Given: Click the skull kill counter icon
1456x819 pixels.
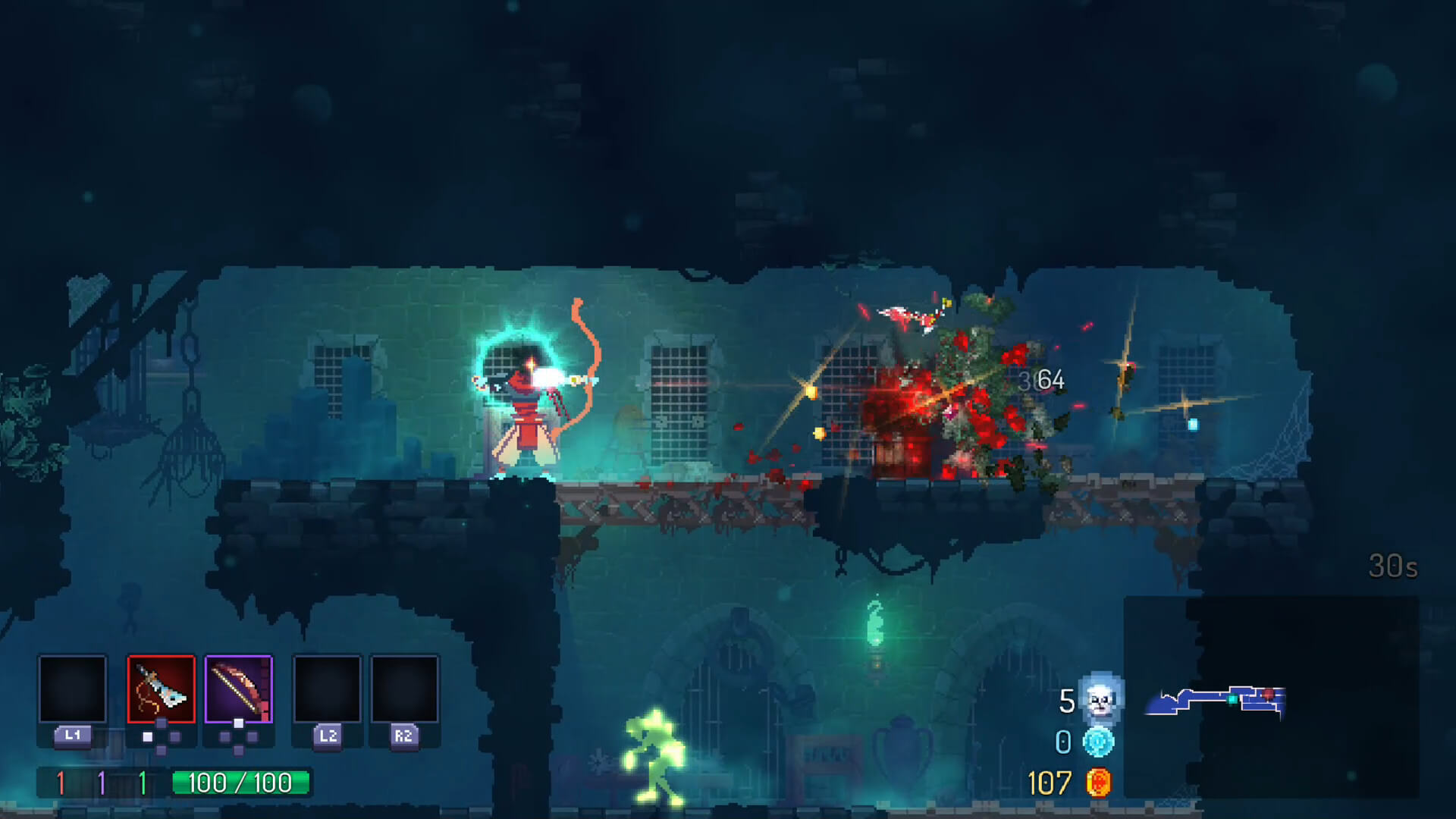Looking at the screenshot, I should [x=1100, y=701].
